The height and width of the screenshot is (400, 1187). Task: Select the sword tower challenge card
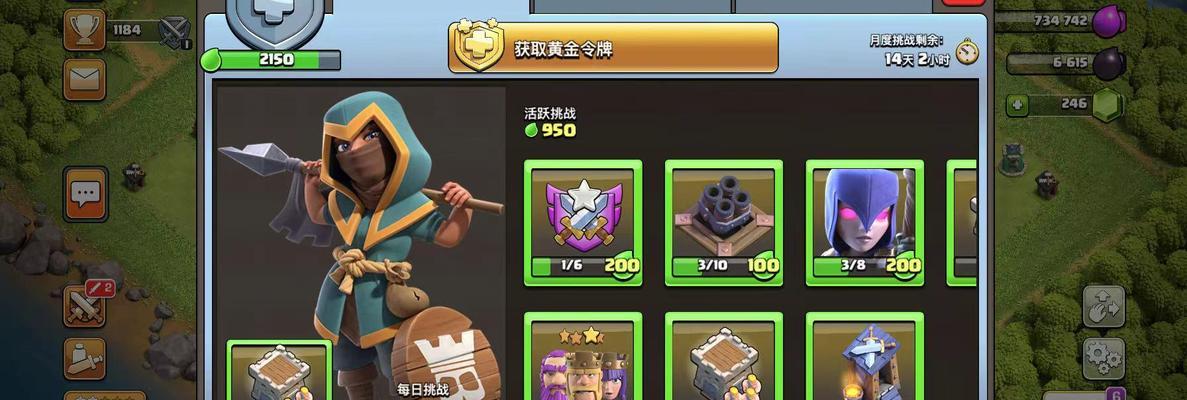tap(865, 358)
